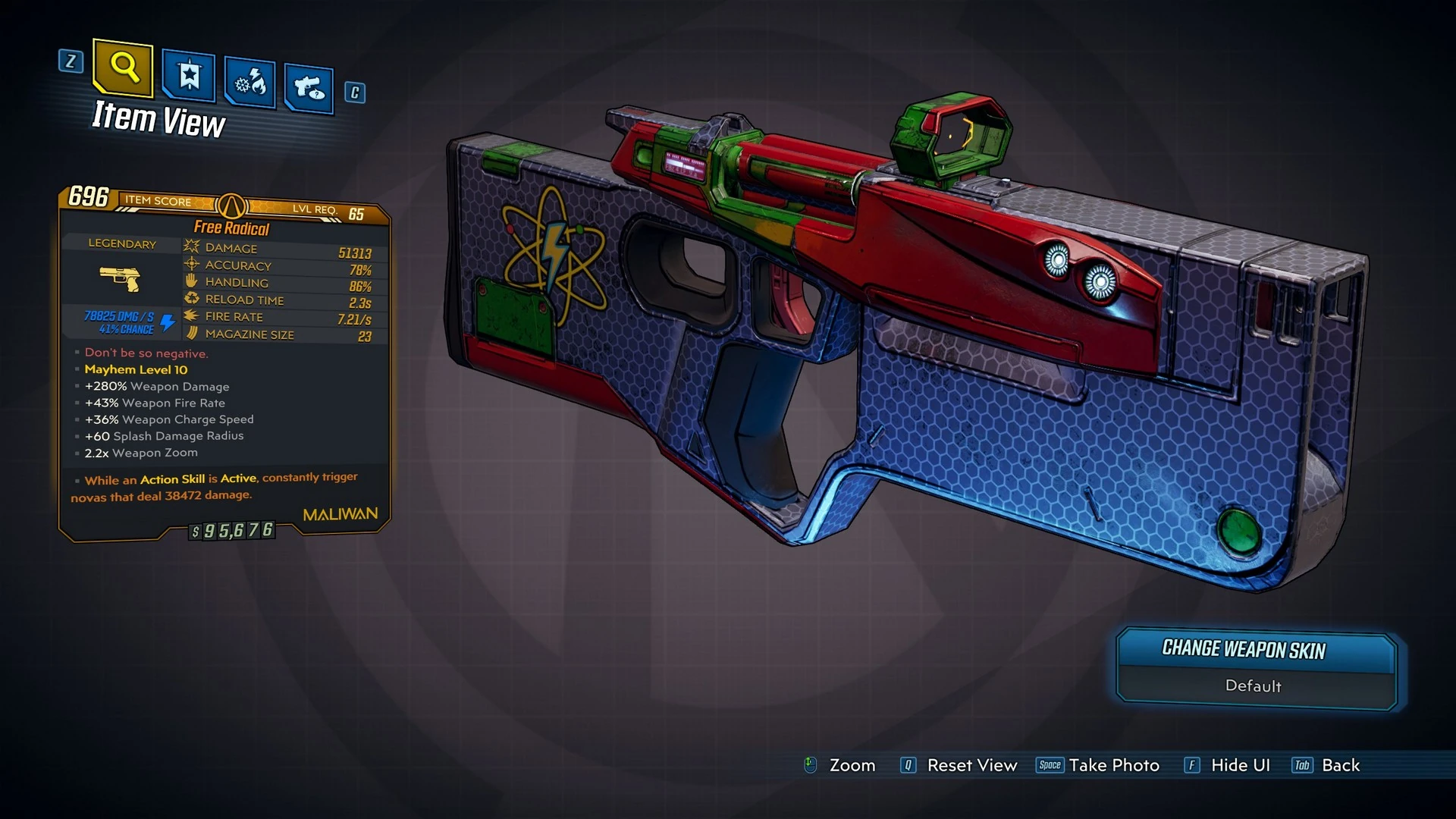
Task: Open the pistol with question mark tab
Action: coord(309,89)
